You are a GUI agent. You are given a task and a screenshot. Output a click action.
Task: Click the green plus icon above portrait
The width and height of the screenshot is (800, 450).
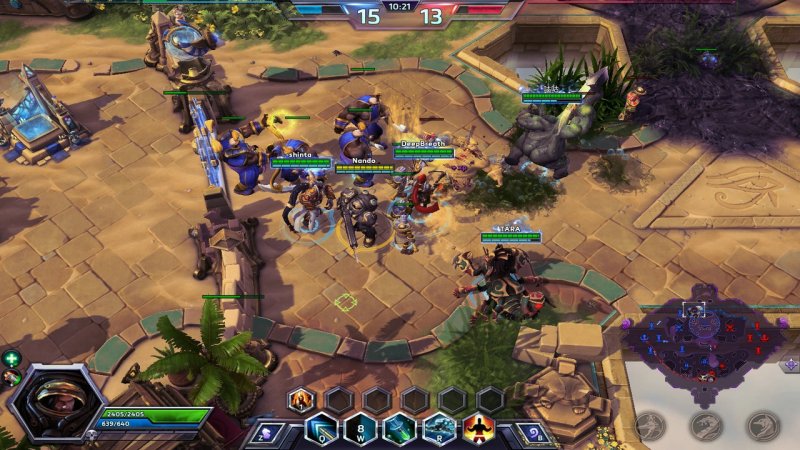tap(11, 358)
